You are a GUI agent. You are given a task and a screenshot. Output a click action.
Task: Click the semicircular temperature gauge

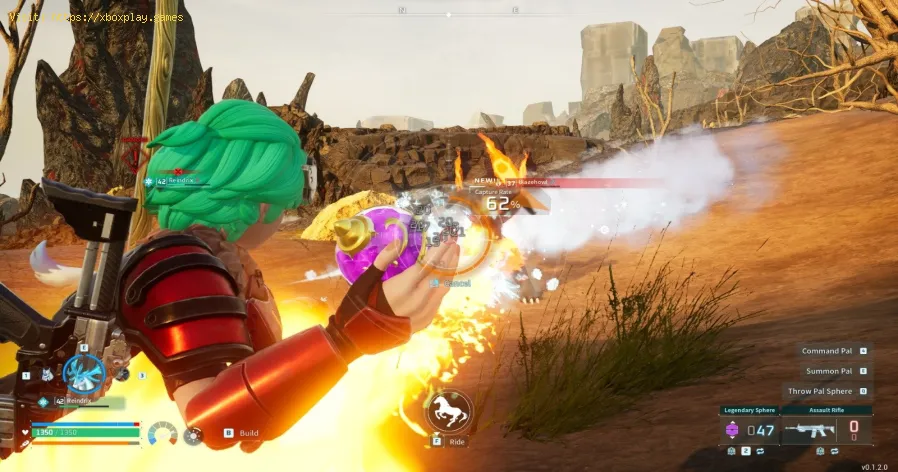coord(162,435)
